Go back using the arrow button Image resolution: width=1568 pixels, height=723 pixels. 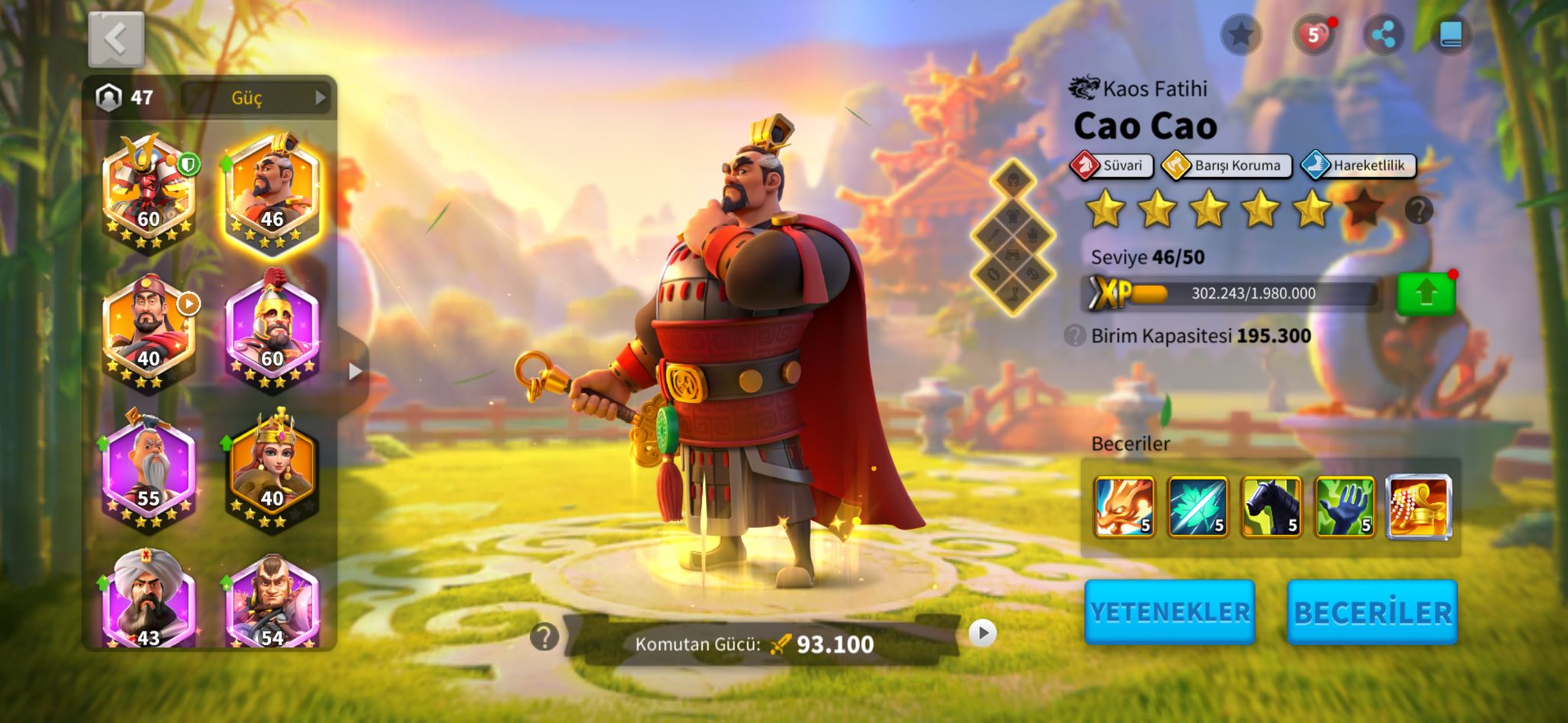click(x=116, y=38)
